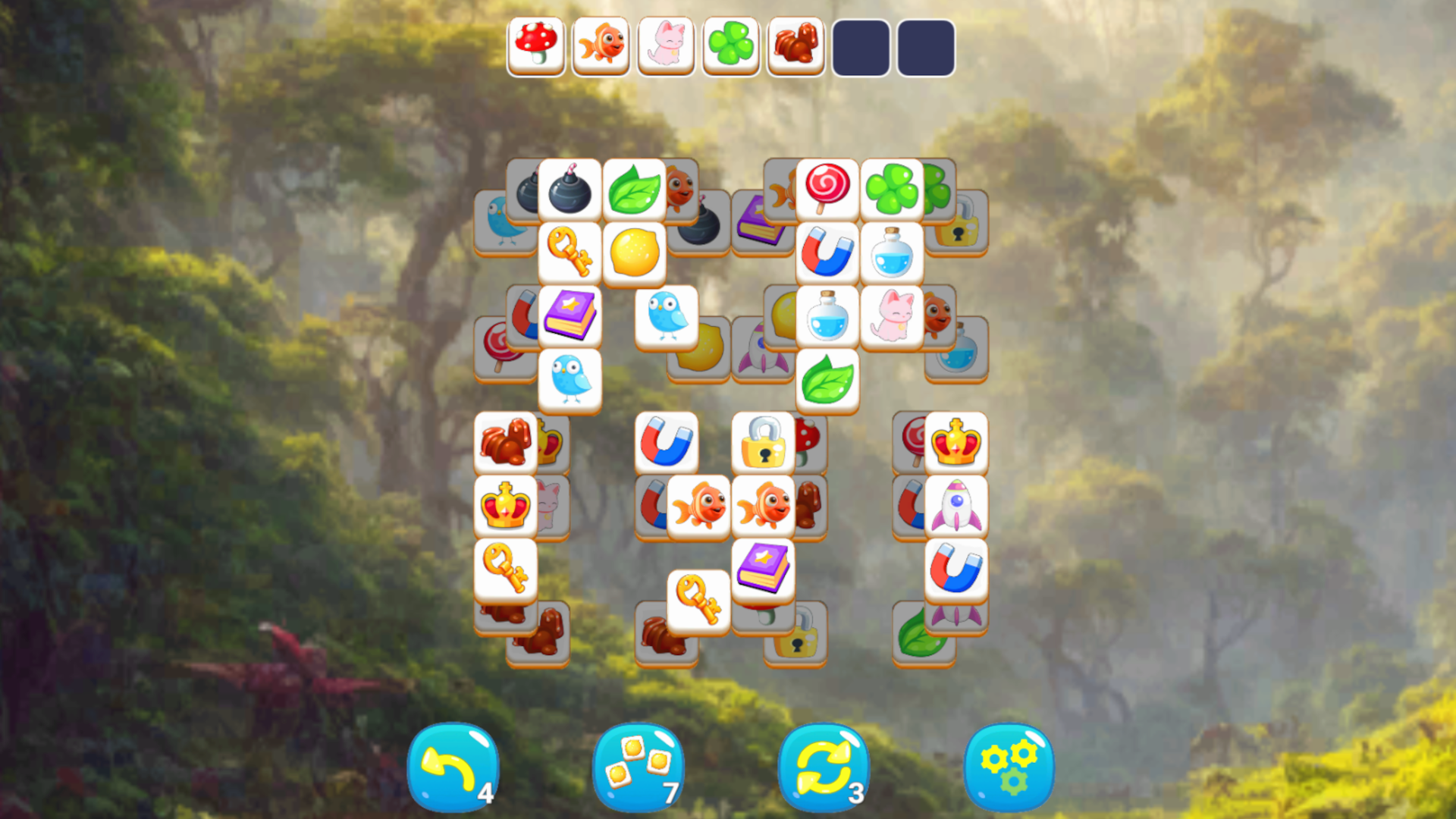
Task: Select the rocket tile
Action: [957, 504]
